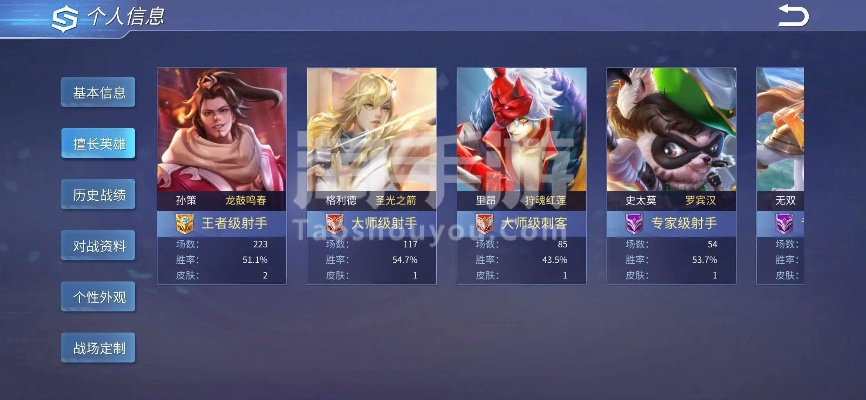The image size is (866, 400).
Task: Open the 个性外观 tab
Action: (98, 297)
